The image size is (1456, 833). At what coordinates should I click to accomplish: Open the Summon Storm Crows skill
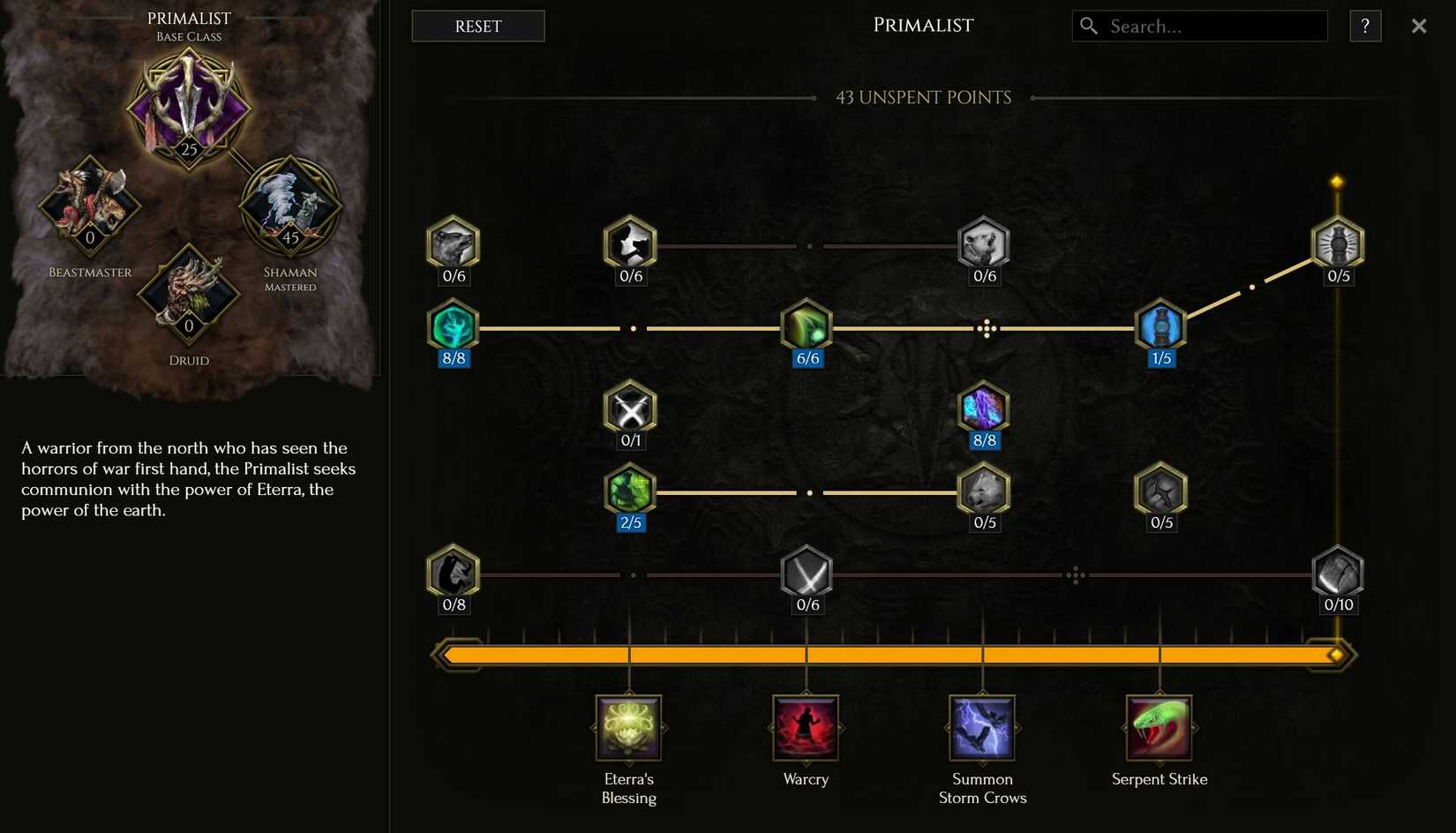[x=982, y=729]
